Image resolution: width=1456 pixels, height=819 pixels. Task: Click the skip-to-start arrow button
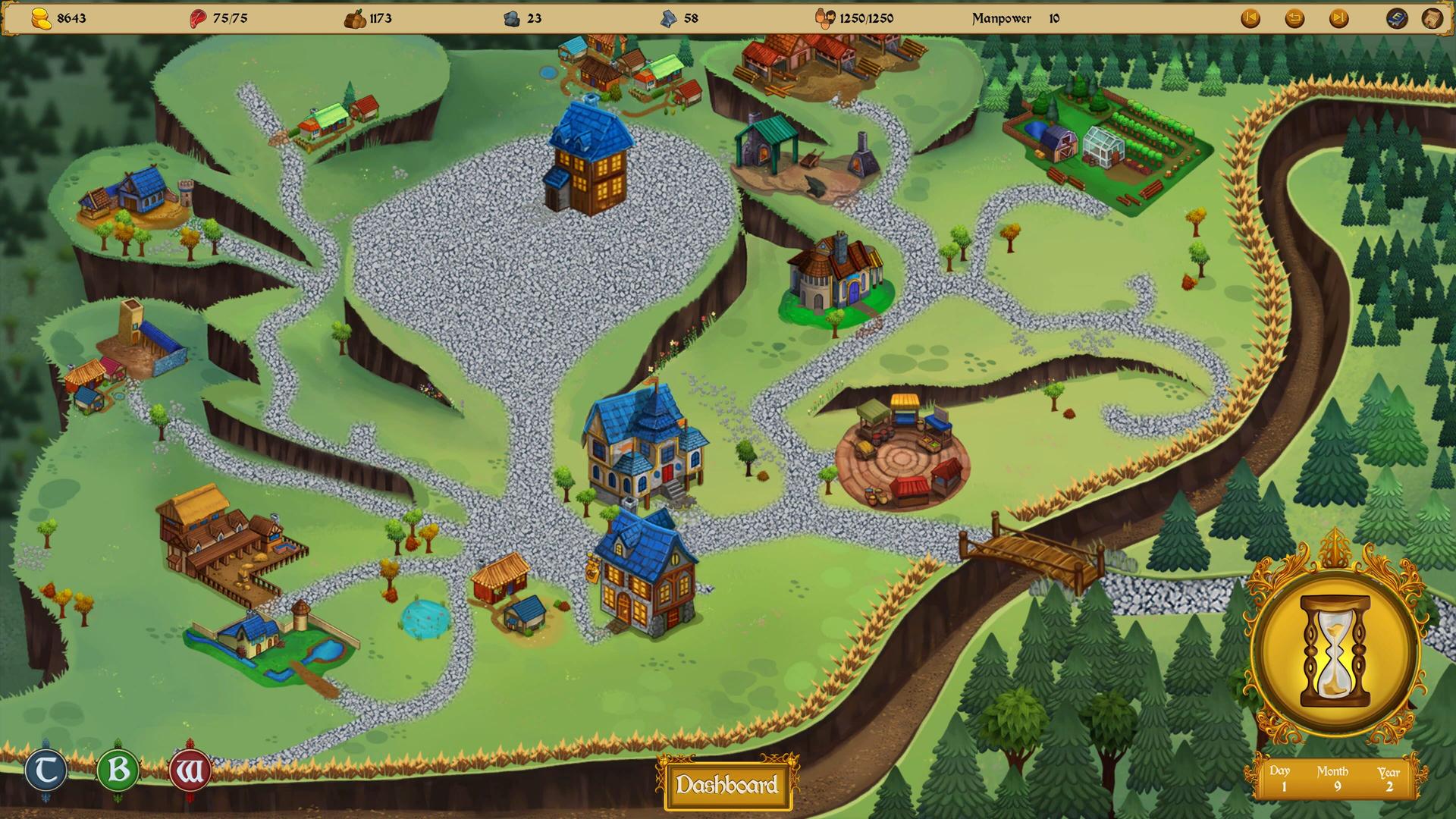point(1250,18)
